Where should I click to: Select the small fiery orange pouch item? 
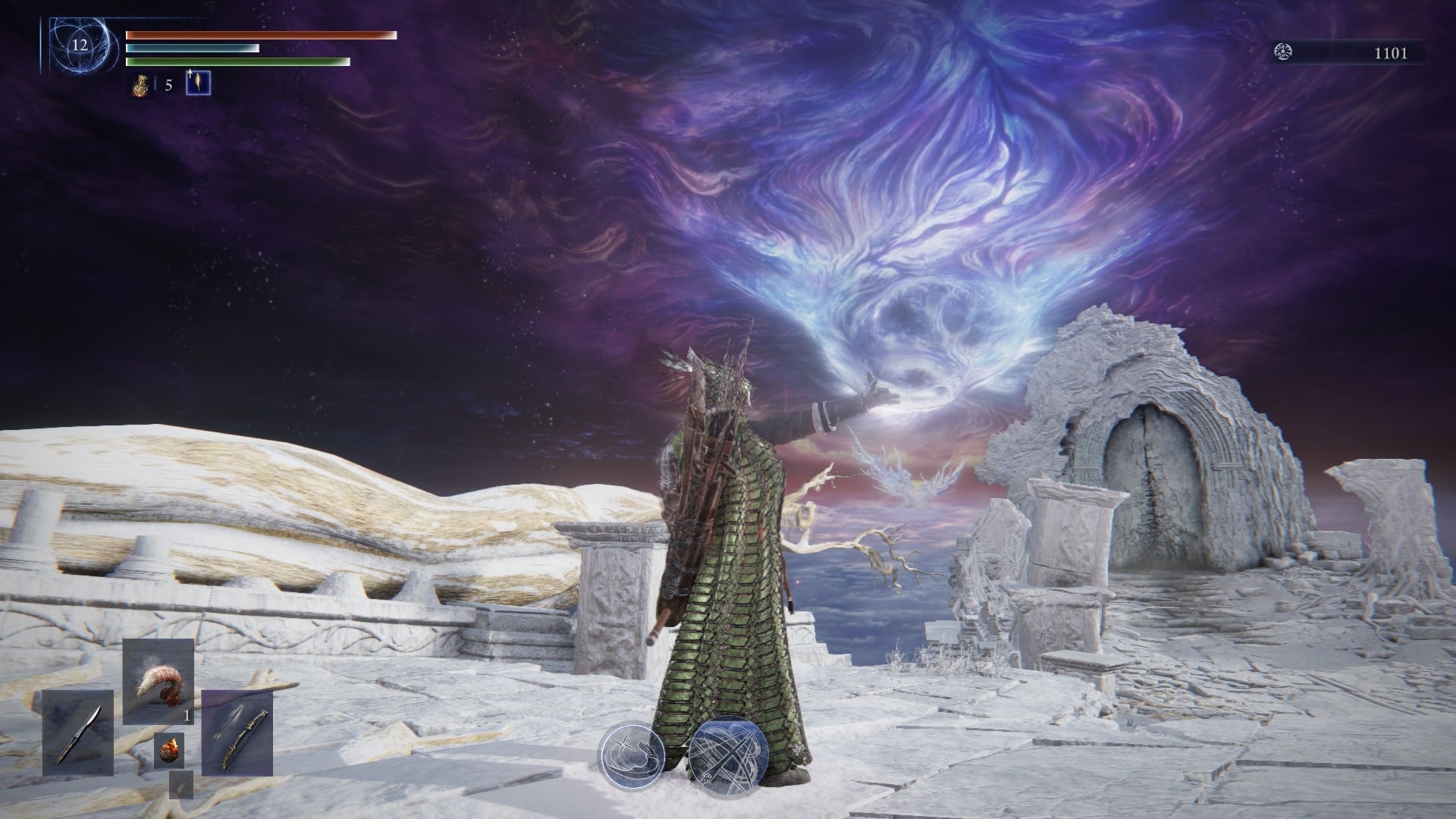pos(168,750)
